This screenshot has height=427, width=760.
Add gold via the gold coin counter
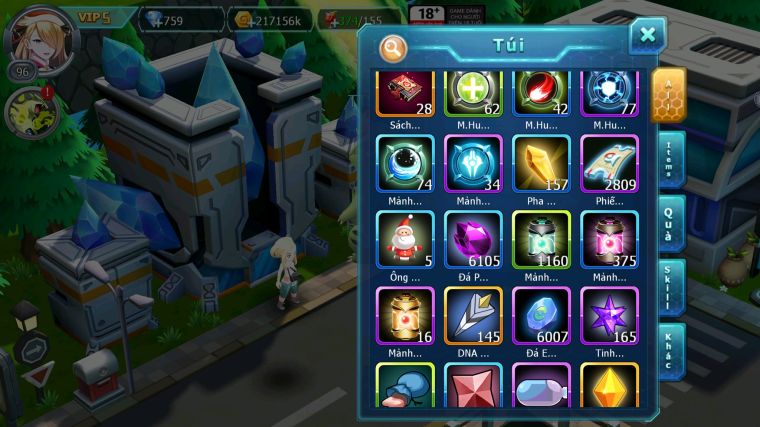[271, 19]
